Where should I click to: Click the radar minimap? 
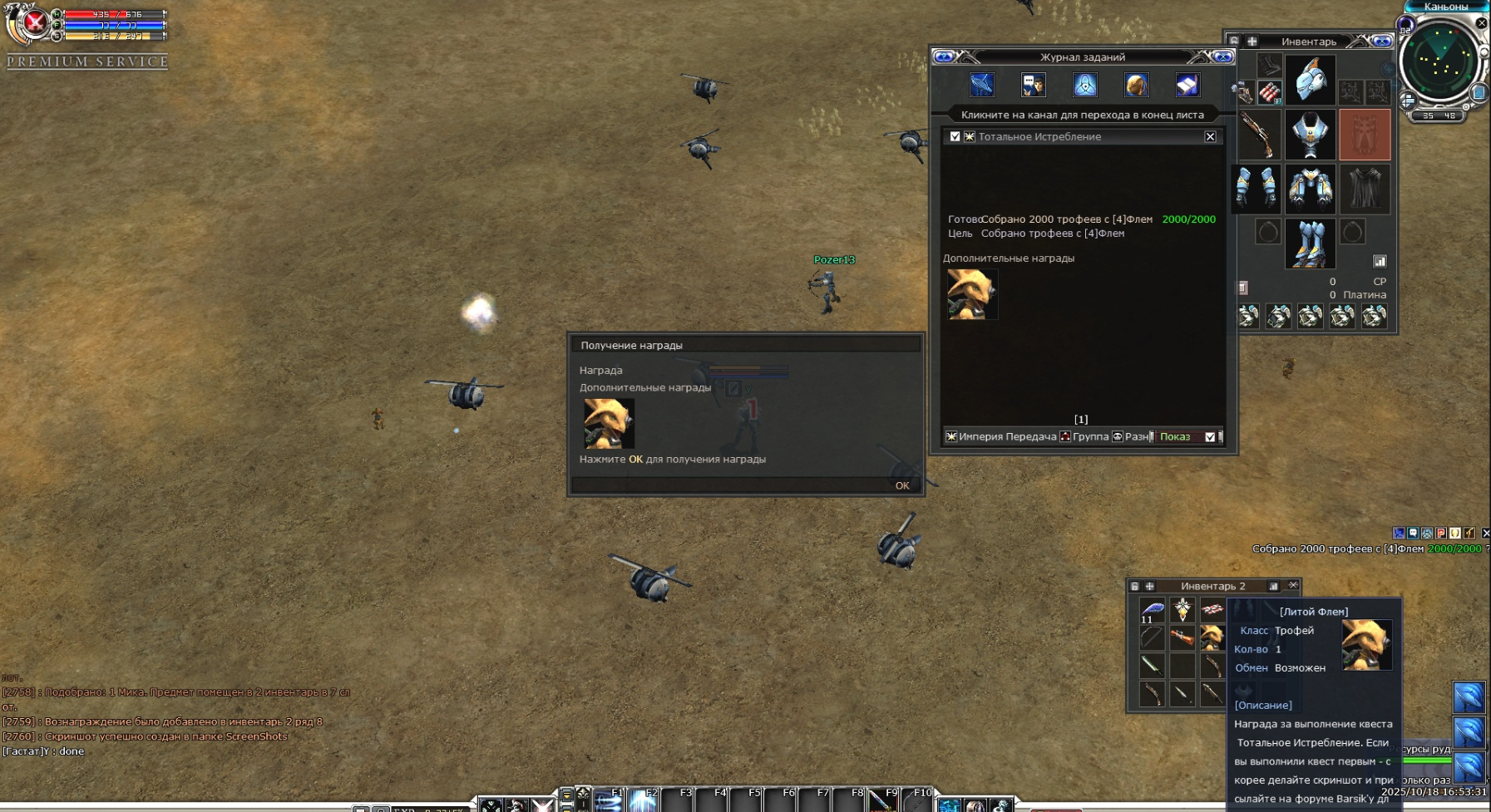click(x=1444, y=61)
